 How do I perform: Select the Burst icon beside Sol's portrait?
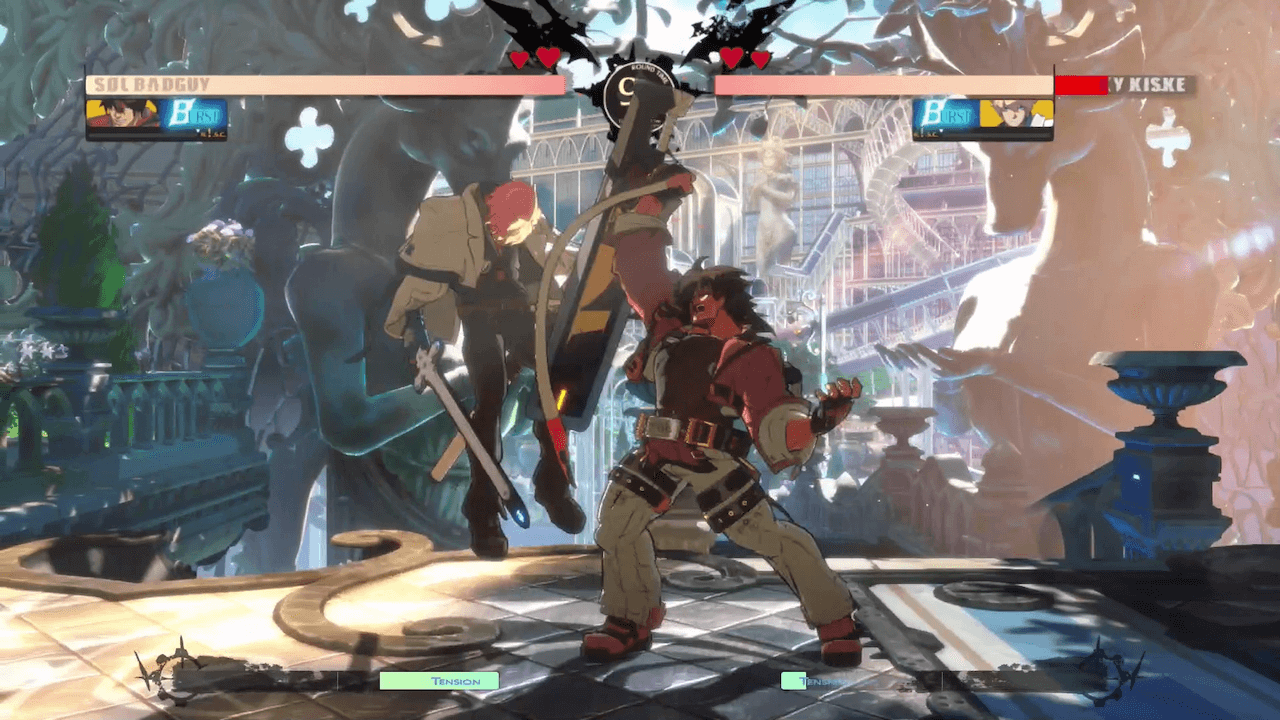coord(194,117)
